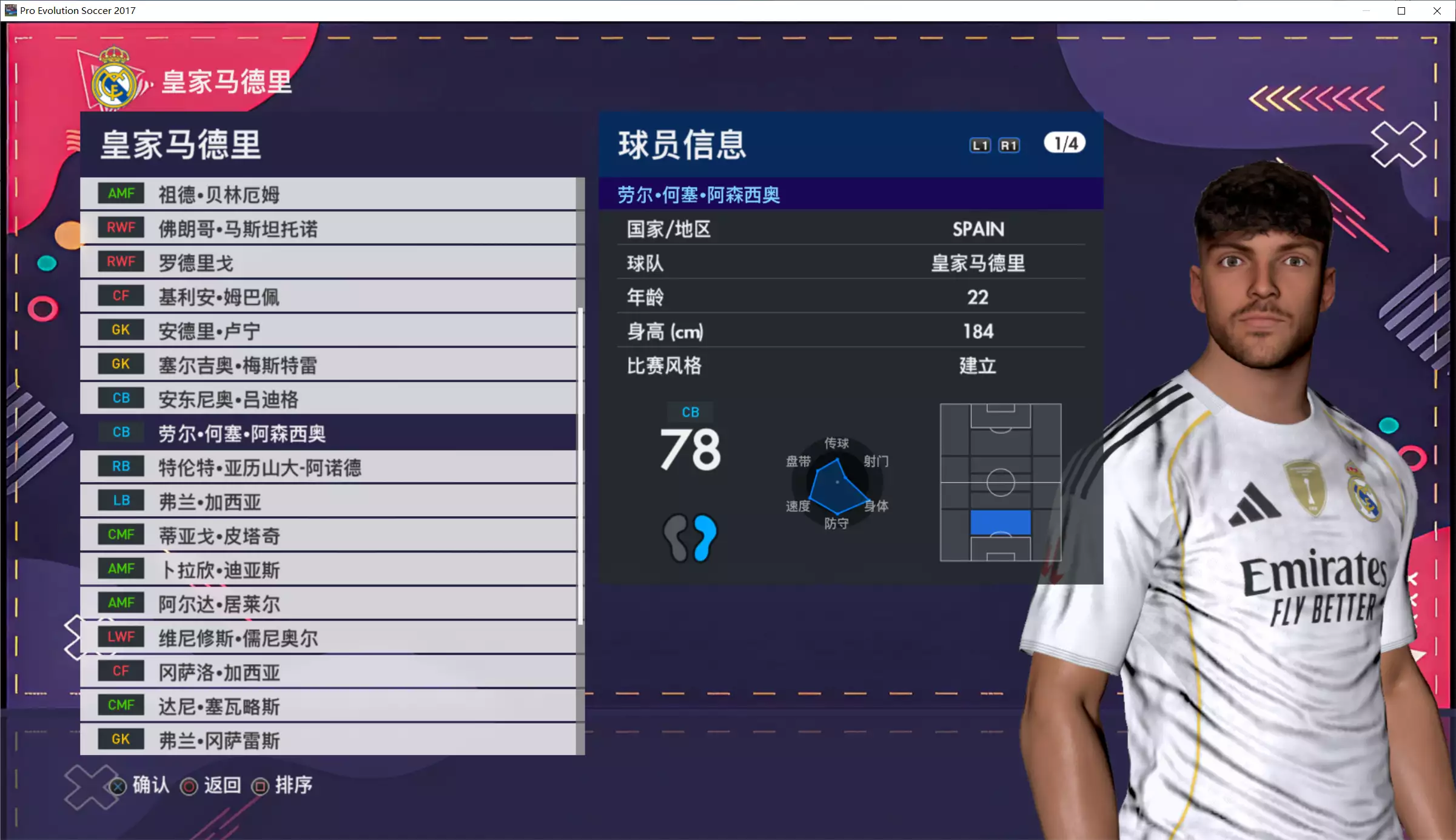Choose 佛朗哥•马斯坦托诺 from the roster
Screen dimensions: 1456x840
click(327, 229)
